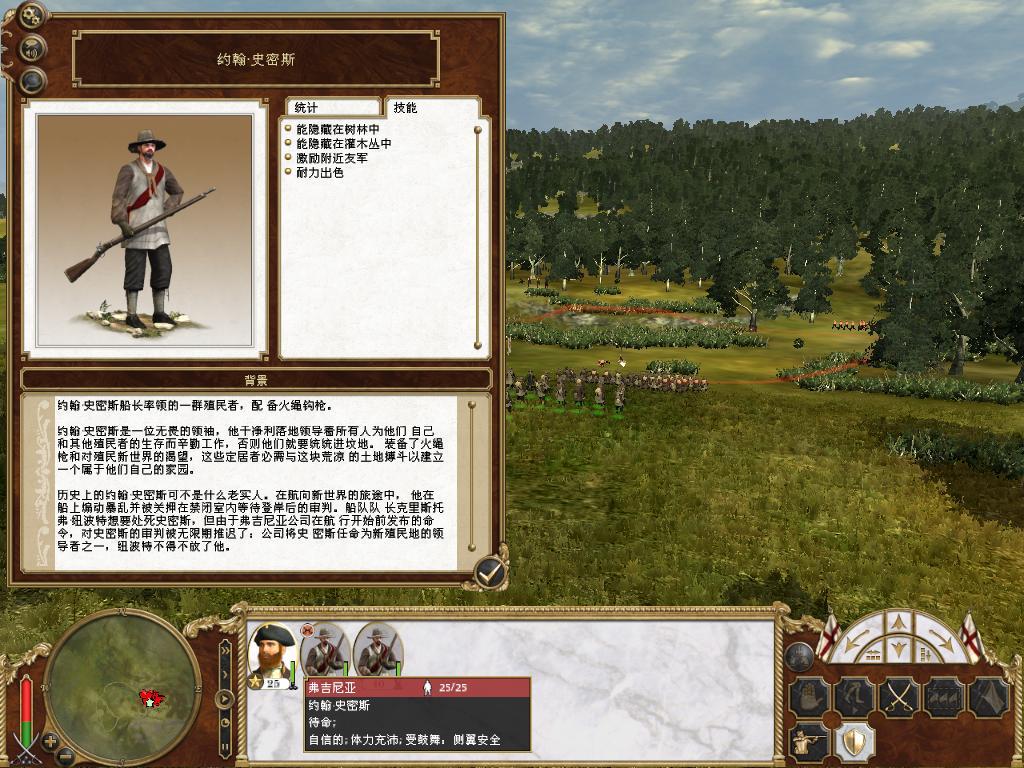Close the unit info panel with the checkmark
This screenshot has height=768, width=1024.
tap(489, 571)
